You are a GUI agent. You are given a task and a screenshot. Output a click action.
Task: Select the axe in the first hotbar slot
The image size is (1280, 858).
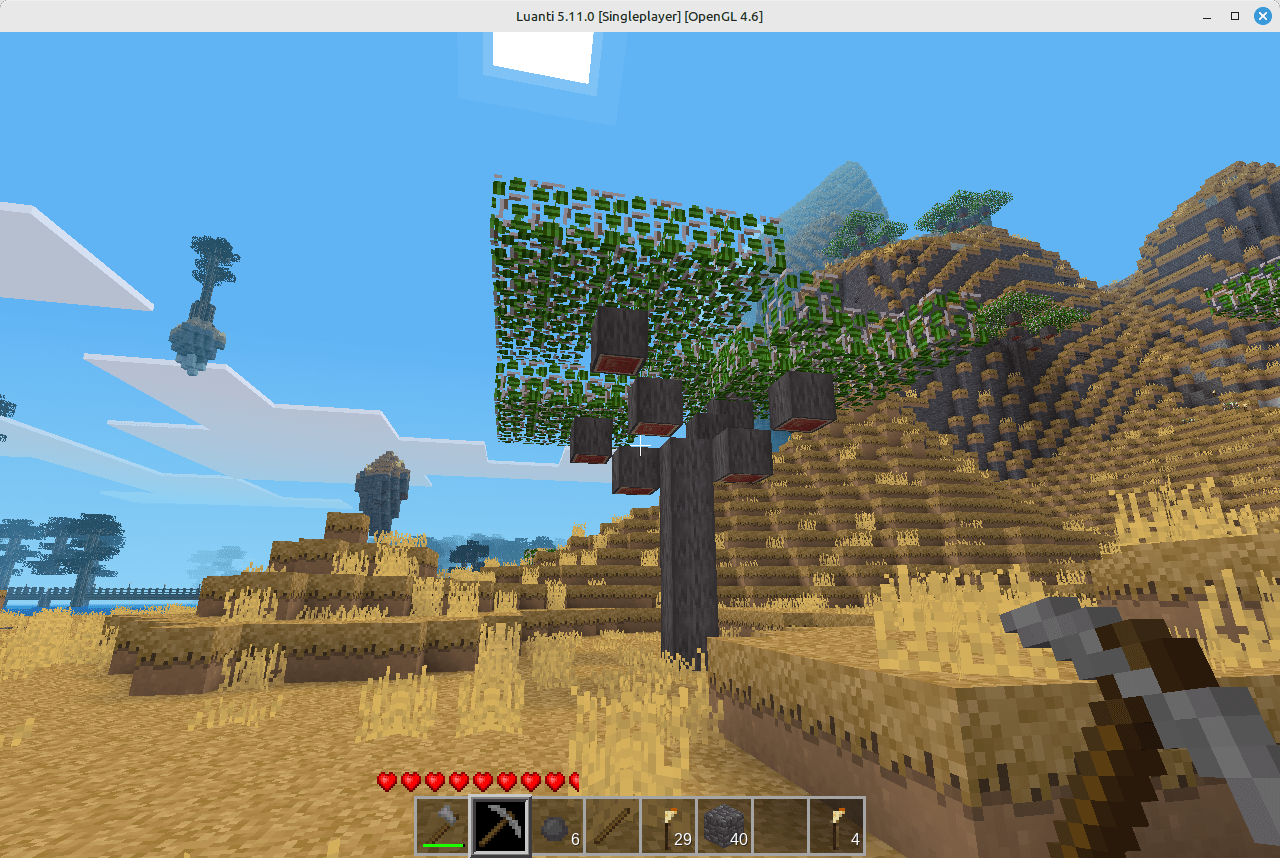(x=442, y=823)
